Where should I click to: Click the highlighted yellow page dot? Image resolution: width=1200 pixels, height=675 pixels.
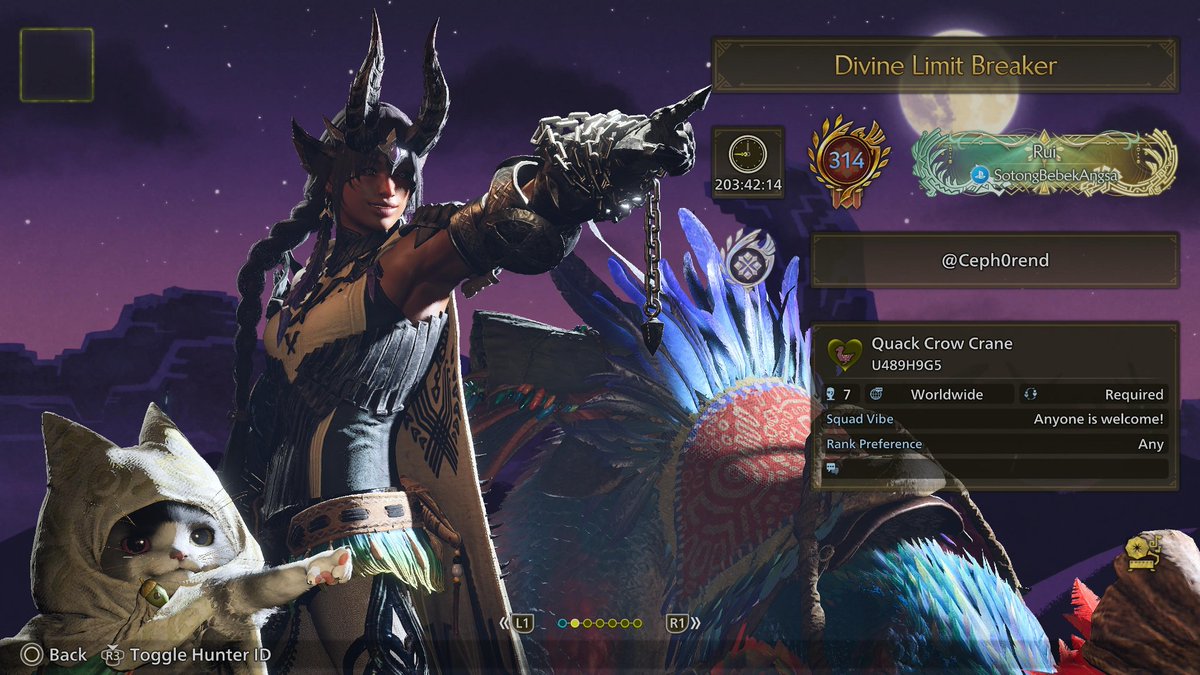pyautogui.click(x=575, y=623)
